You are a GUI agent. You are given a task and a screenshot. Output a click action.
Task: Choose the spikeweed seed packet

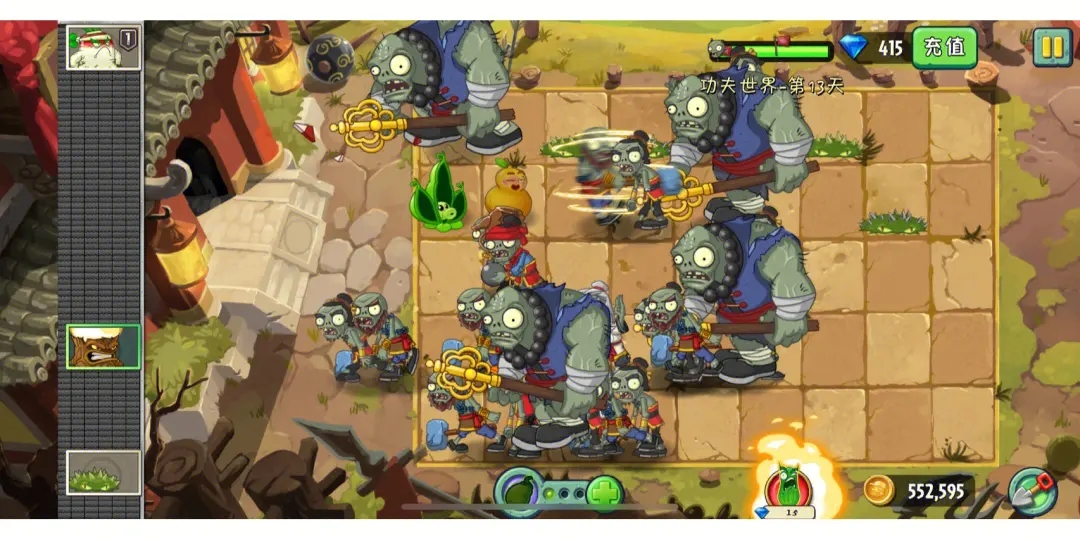[x=103, y=473]
